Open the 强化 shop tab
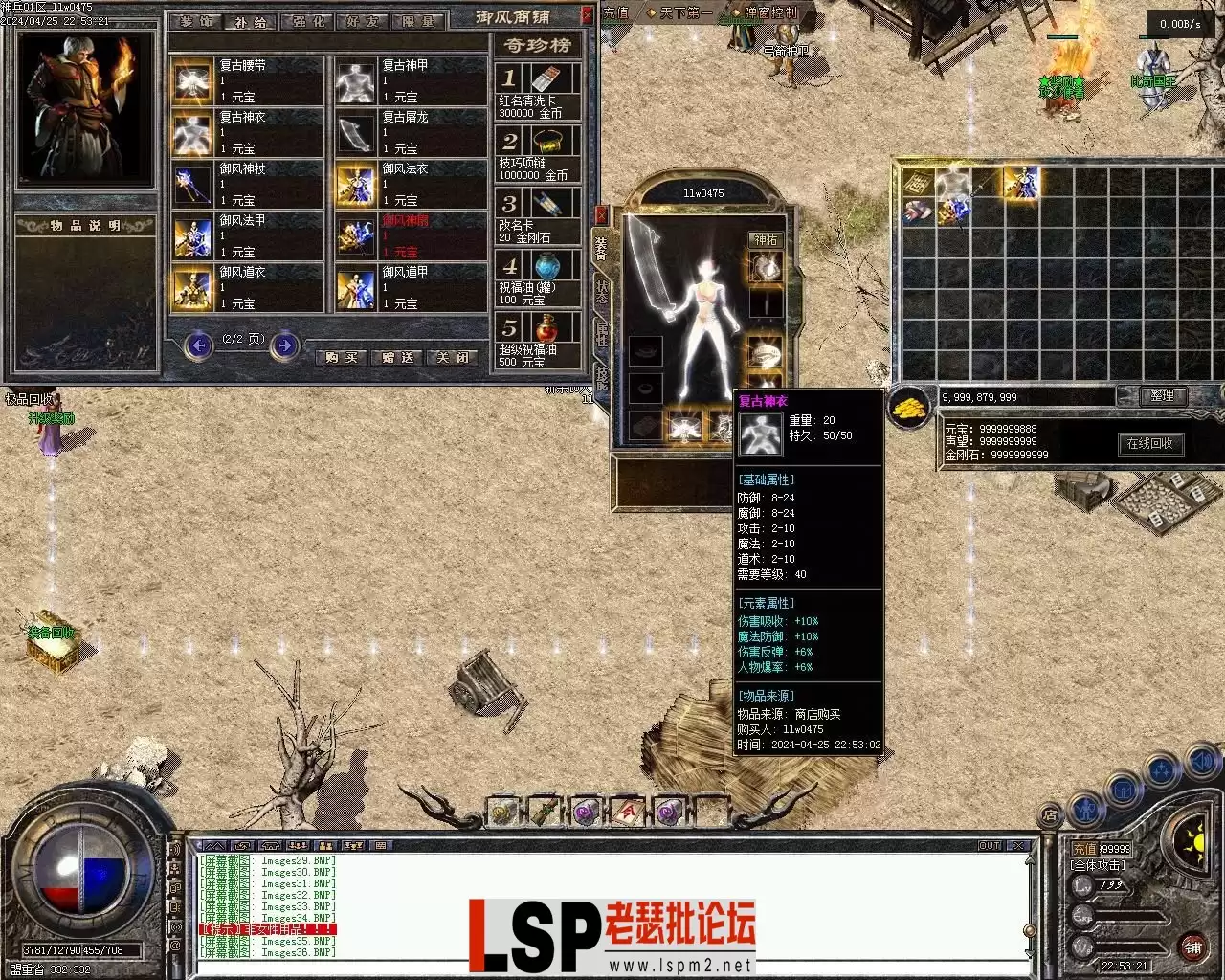This screenshot has width=1225, height=980. [307, 21]
